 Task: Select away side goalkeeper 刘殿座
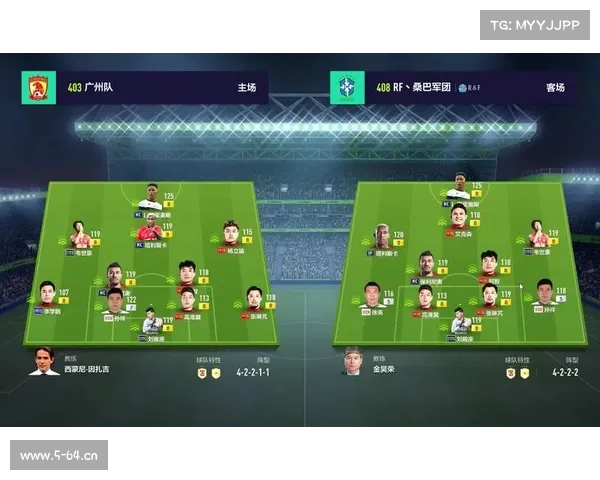pos(460,322)
